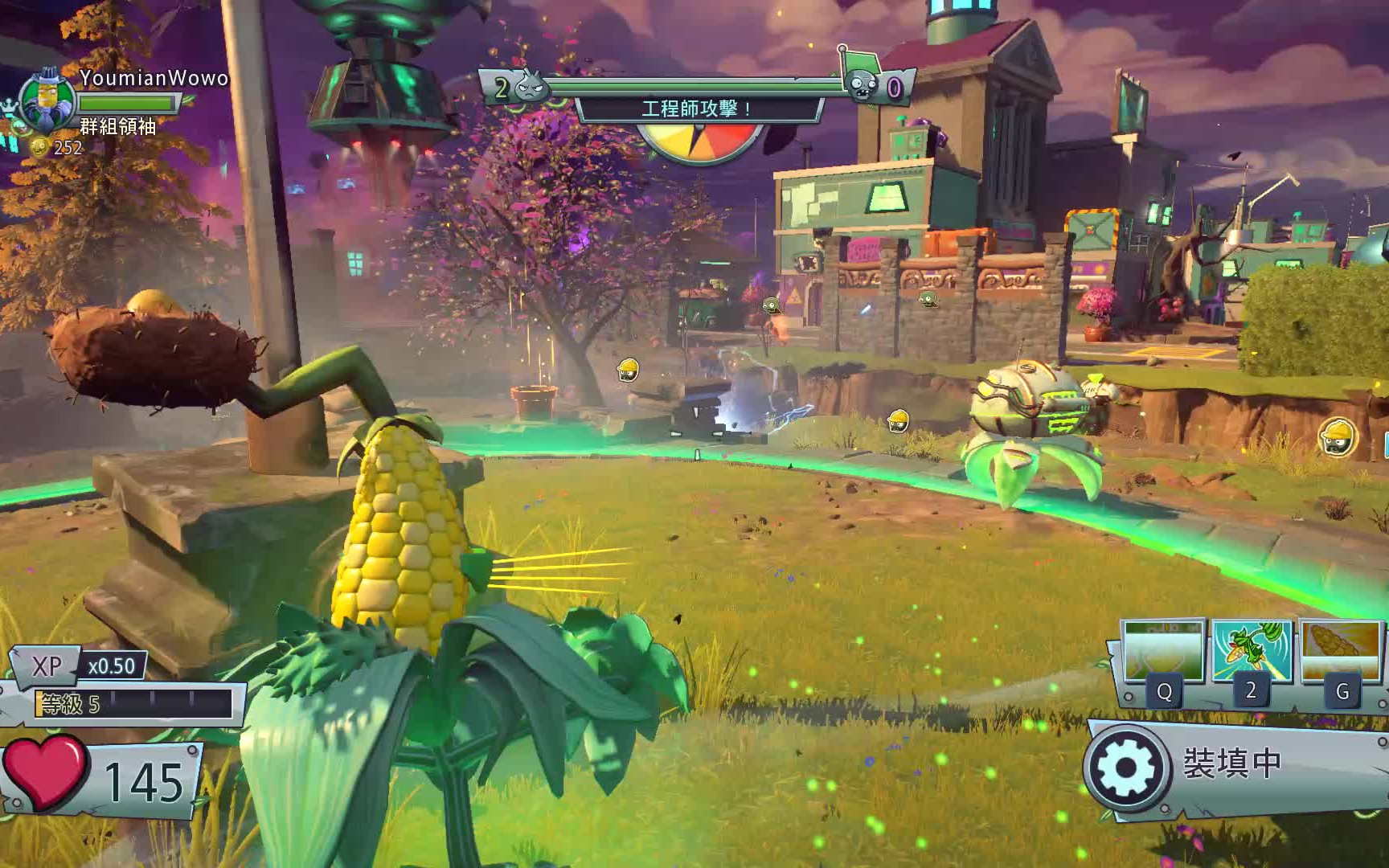Select the engineer attack objective banner
This screenshot has width=1389, height=868.
[x=697, y=108]
